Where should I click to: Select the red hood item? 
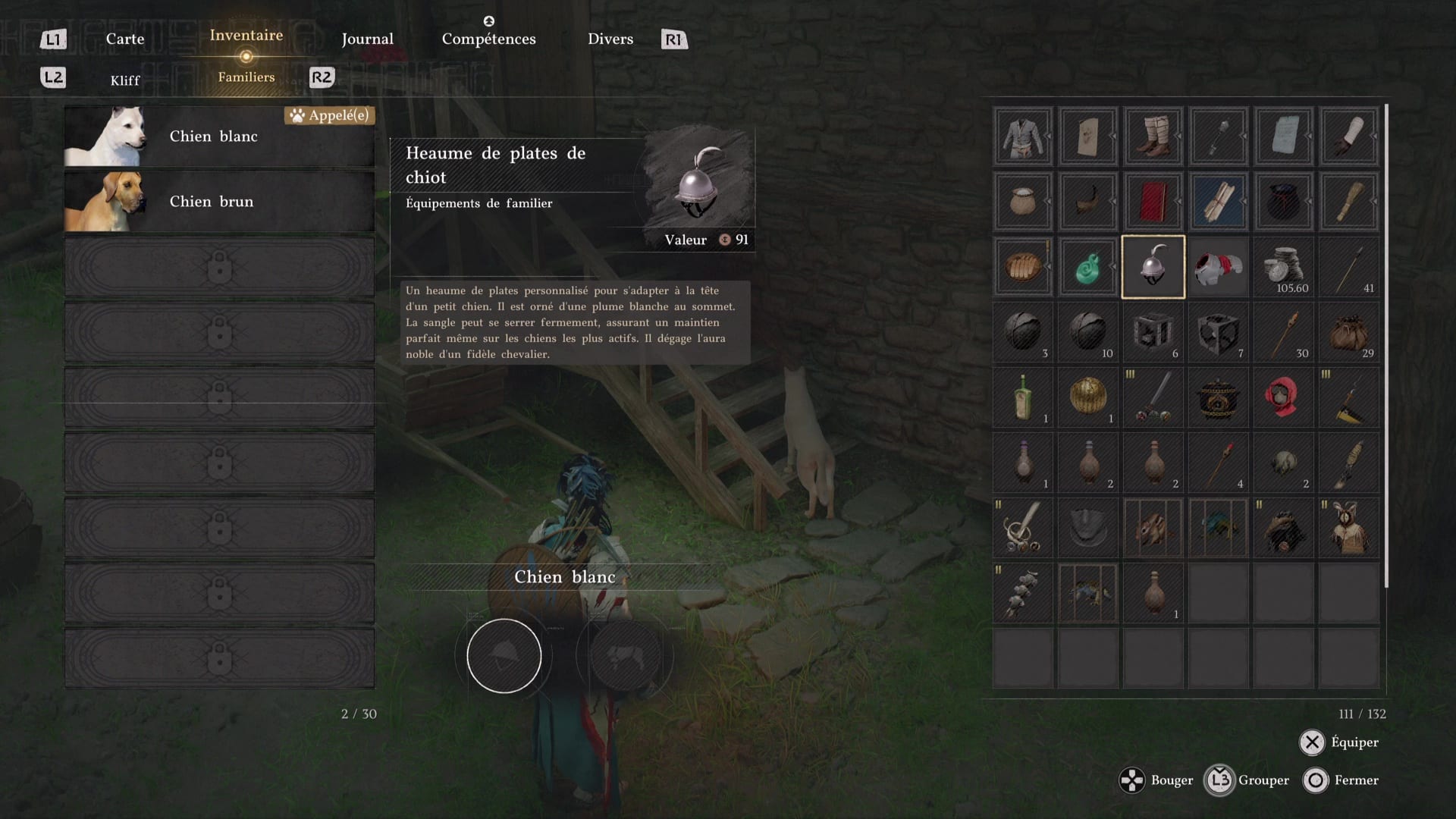[1283, 397]
